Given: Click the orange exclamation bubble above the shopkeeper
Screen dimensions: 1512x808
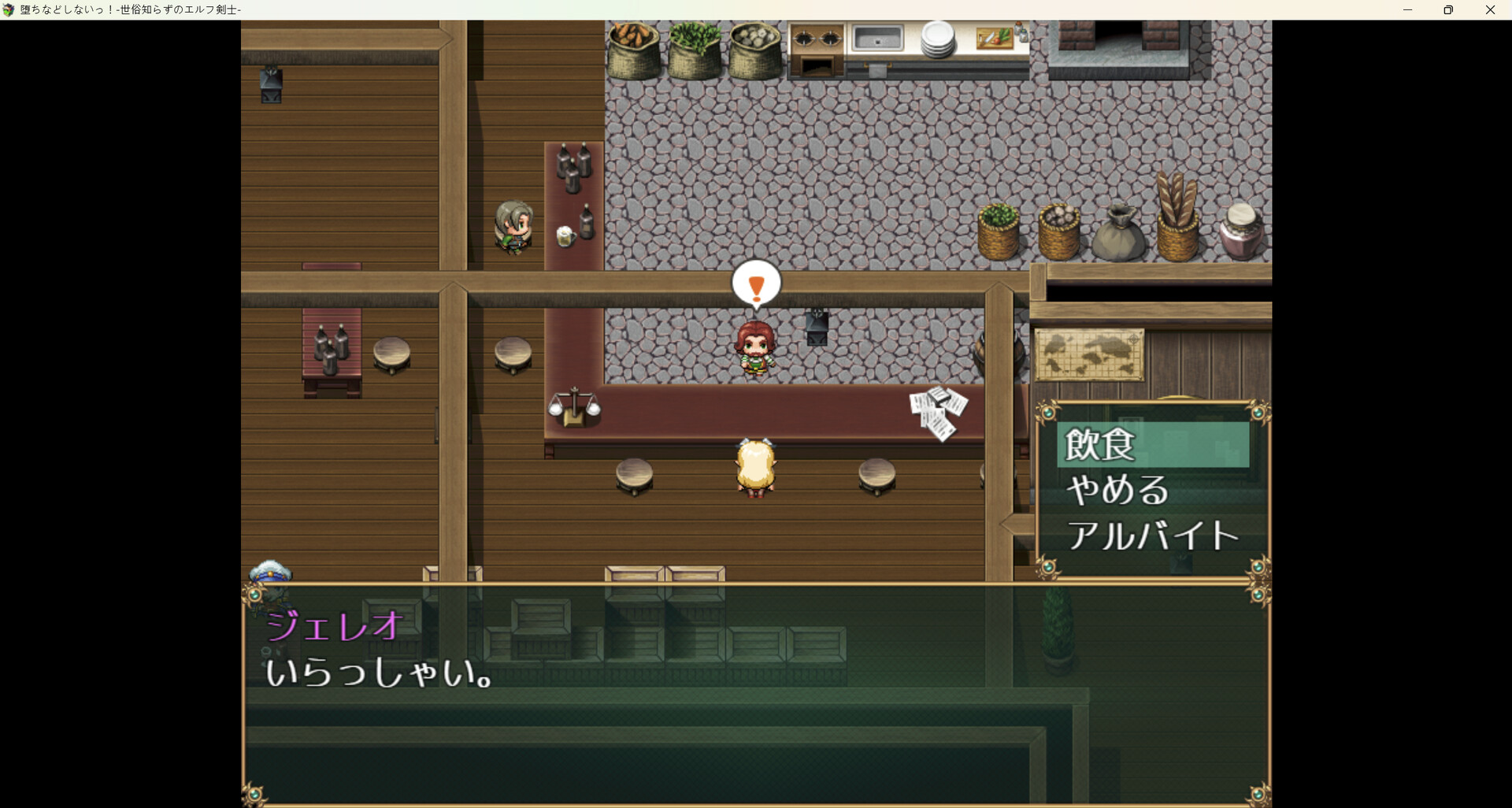Looking at the screenshot, I should pos(755,284).
